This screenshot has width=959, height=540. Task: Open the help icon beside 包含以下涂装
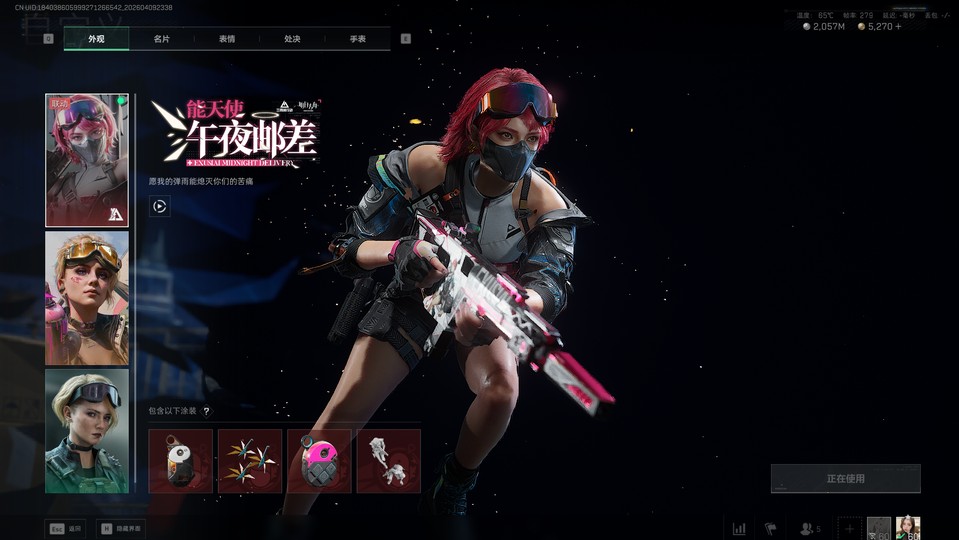[207, 411]
